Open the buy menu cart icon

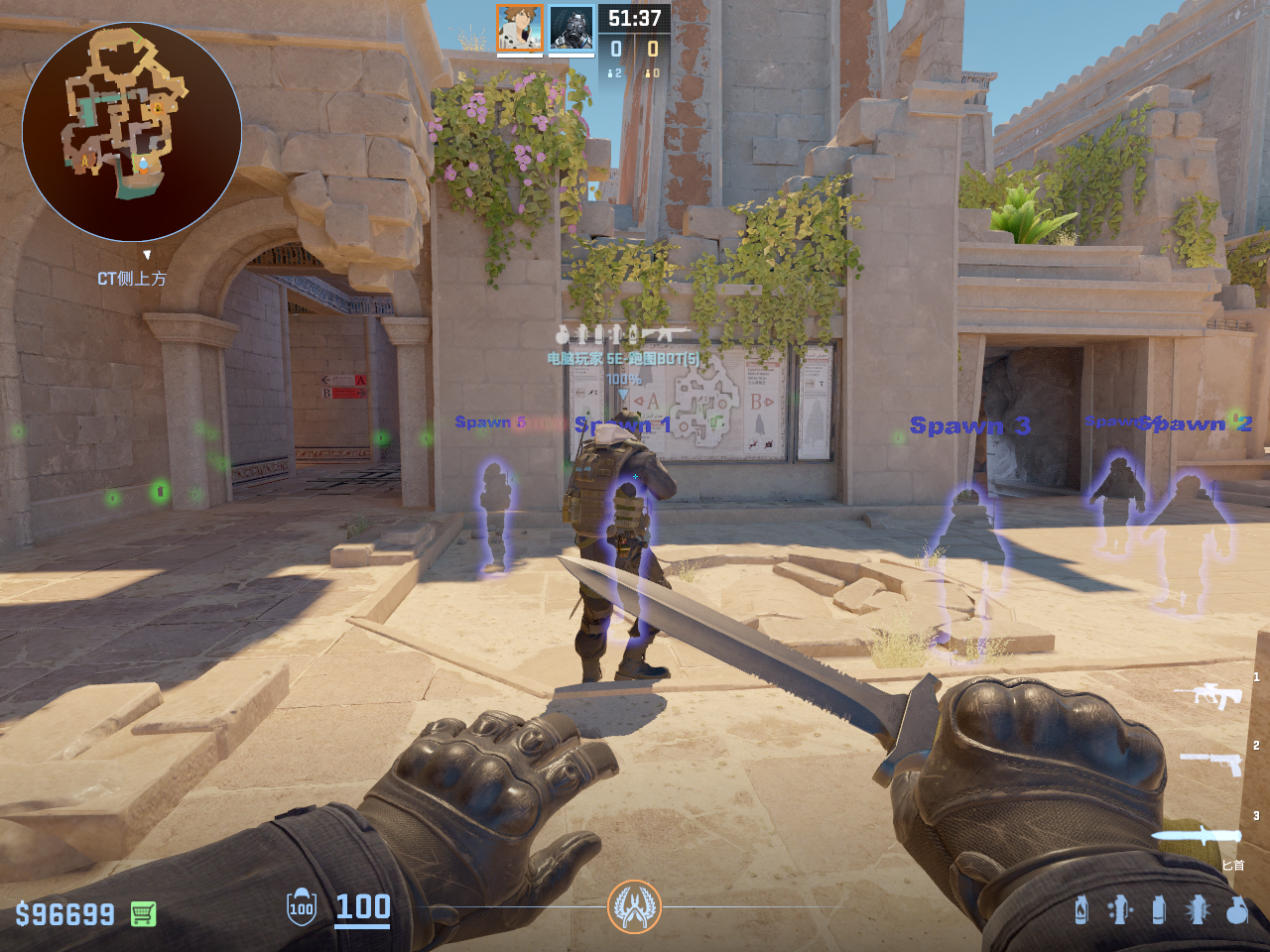point(144,913)
